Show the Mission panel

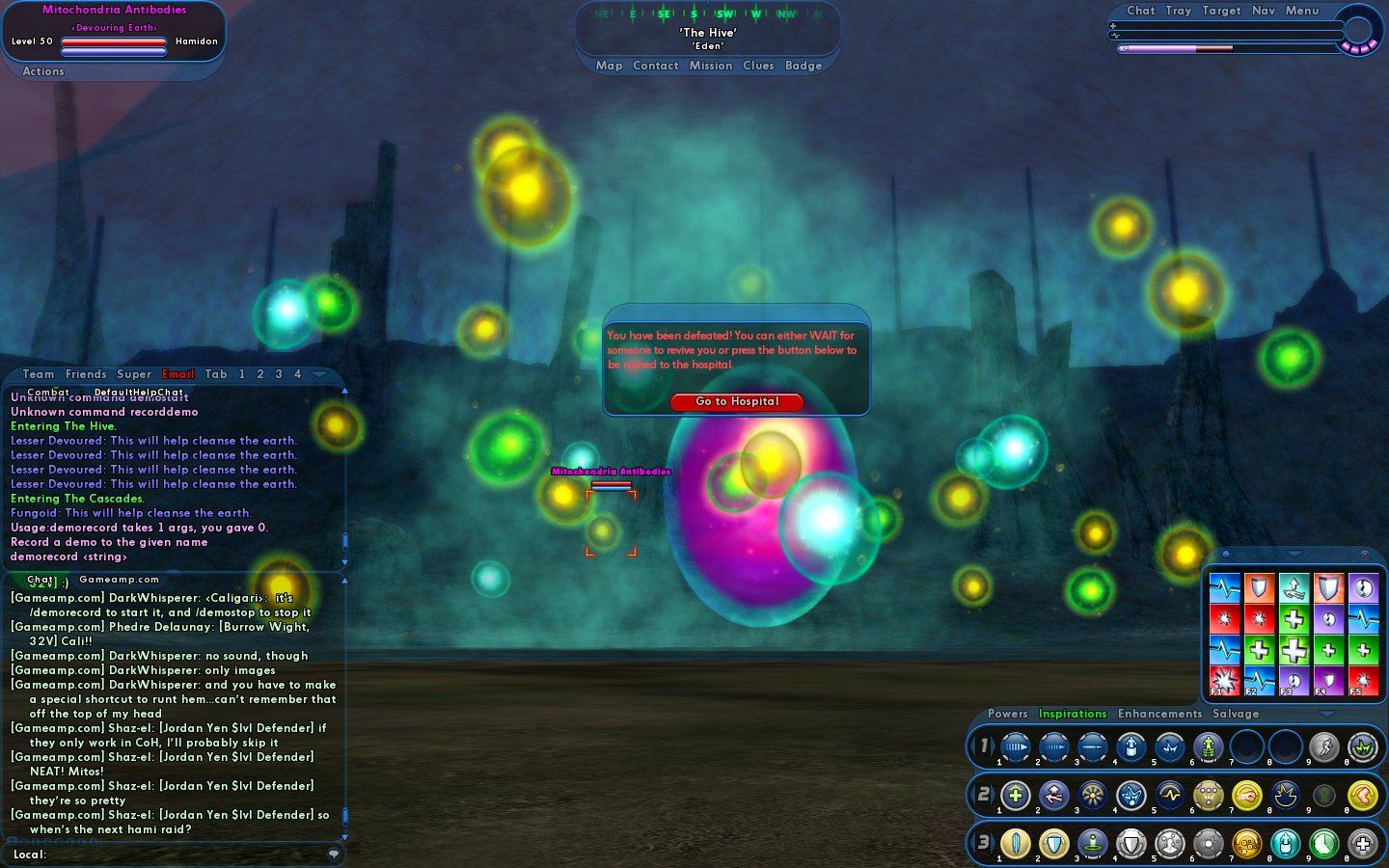711,66
